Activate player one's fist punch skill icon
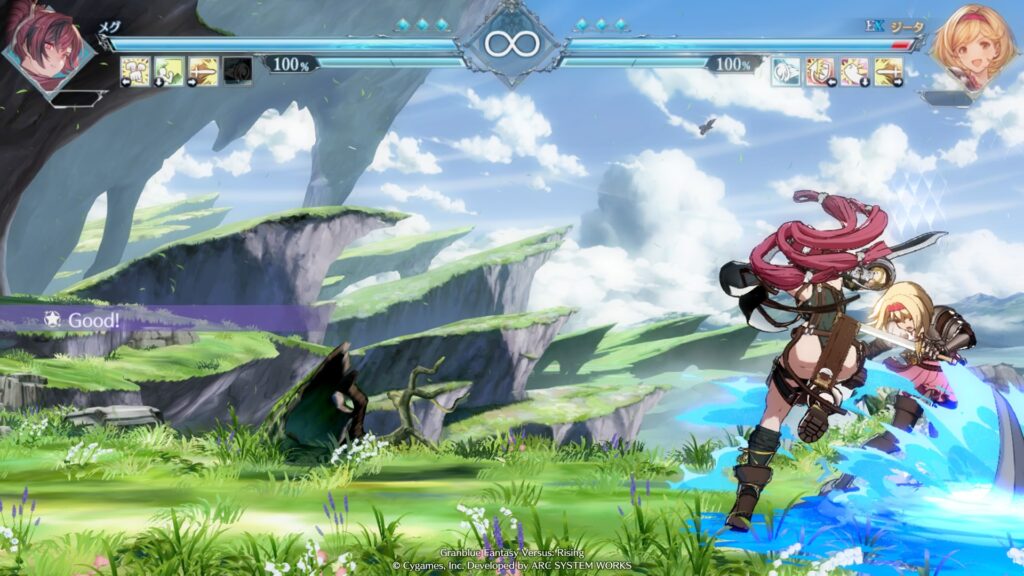The image size is (1024, 576). point(135,71)
